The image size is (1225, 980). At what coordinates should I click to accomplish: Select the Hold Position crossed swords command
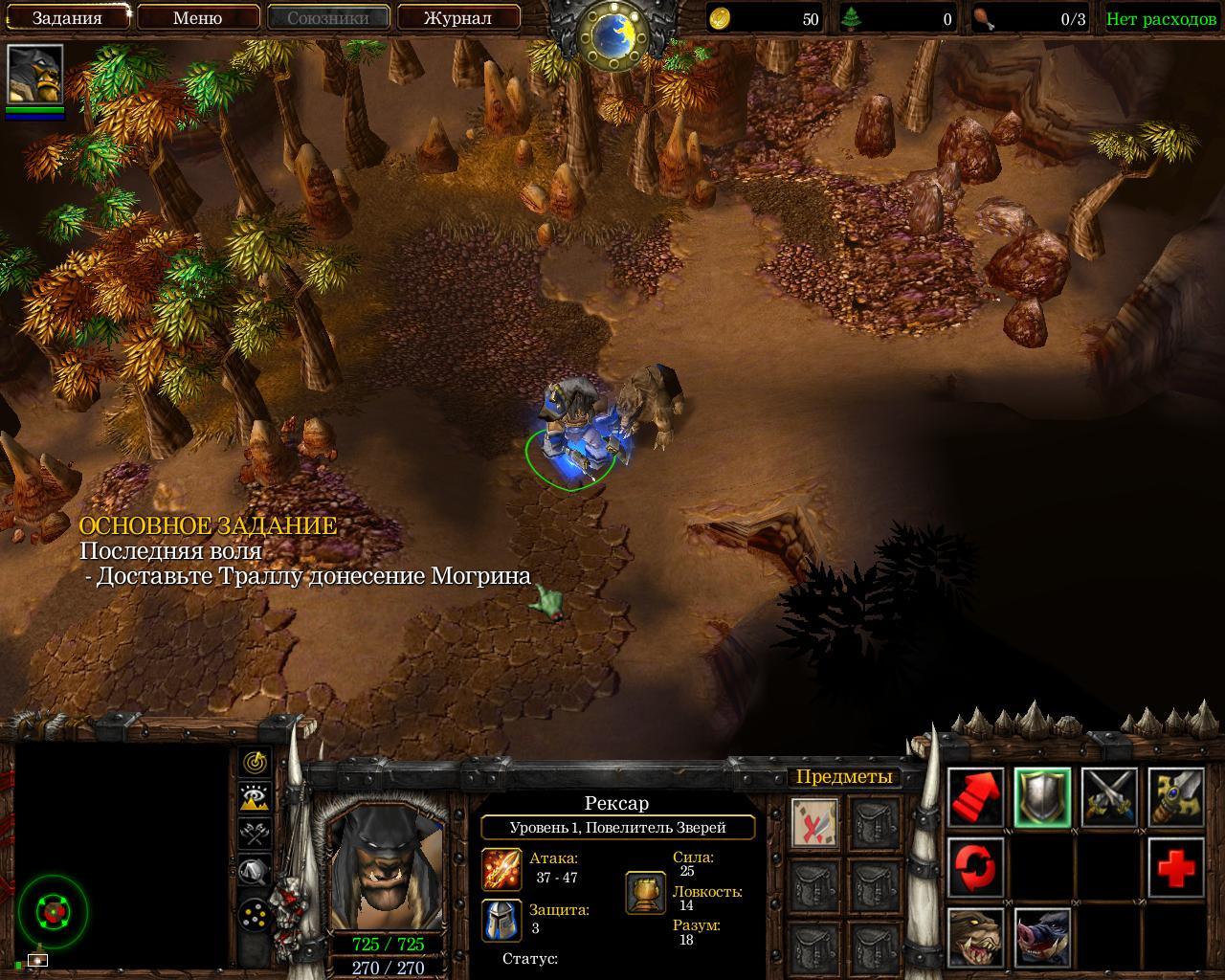pyautogui.click(x=1109, y=797)
